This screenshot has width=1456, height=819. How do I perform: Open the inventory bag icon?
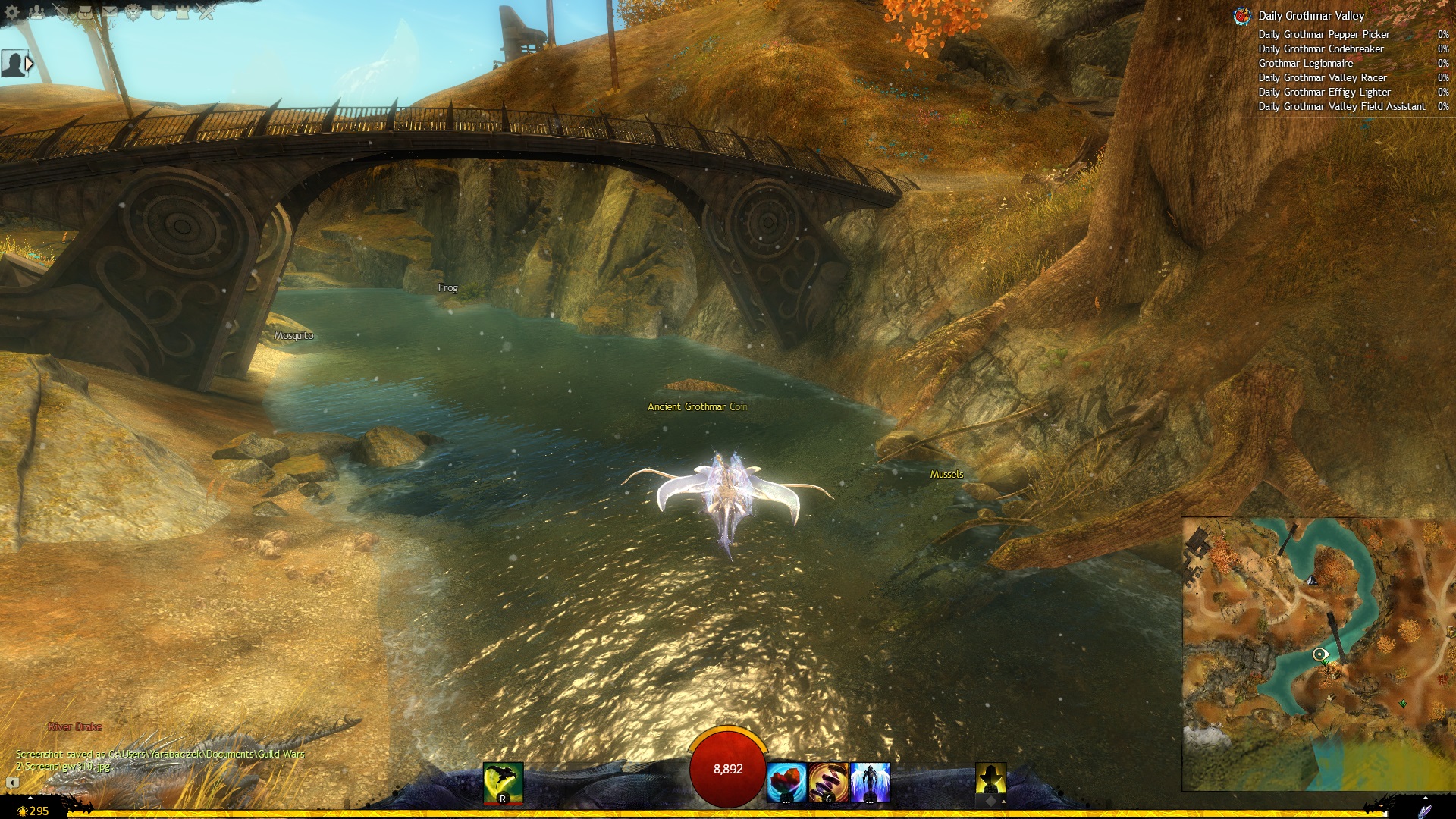pos(86,11)
